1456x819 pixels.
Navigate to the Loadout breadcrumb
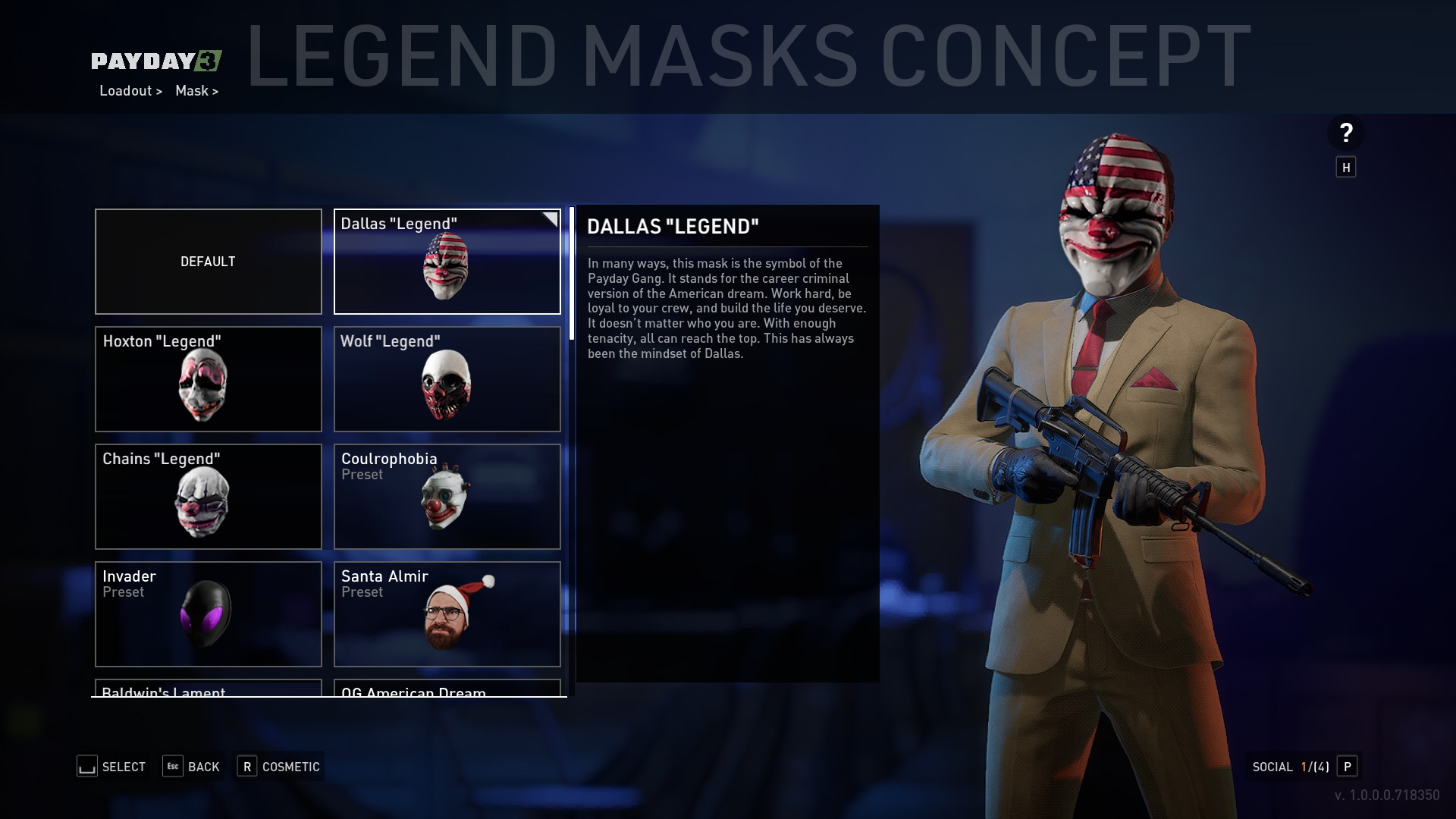126,90
